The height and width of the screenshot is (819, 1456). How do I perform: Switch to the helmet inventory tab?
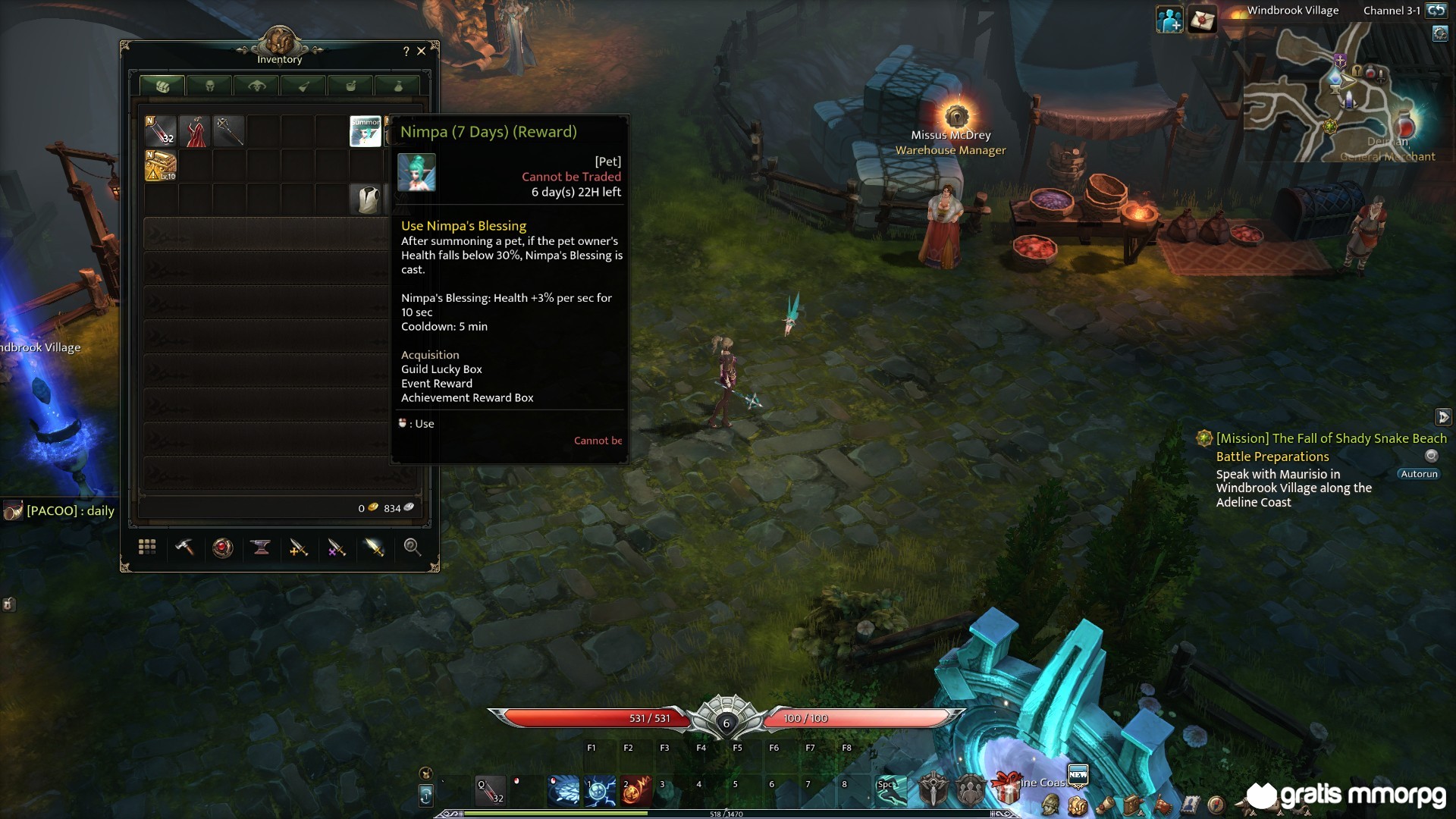tap(210, 86)
